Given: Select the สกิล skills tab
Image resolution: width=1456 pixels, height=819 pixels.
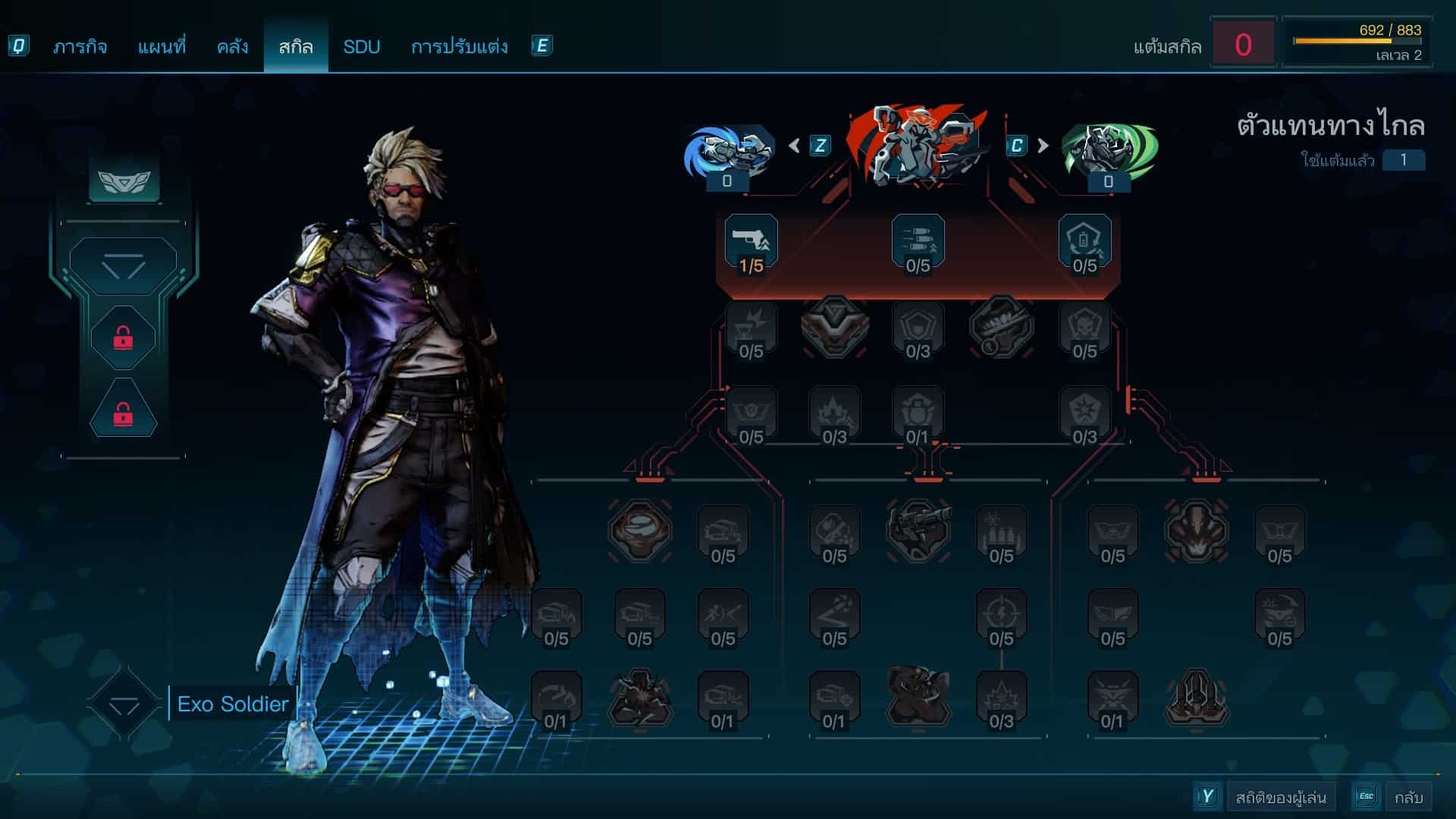Looking at the screenshot, I should pyautogui.click(x=296, y=47).
